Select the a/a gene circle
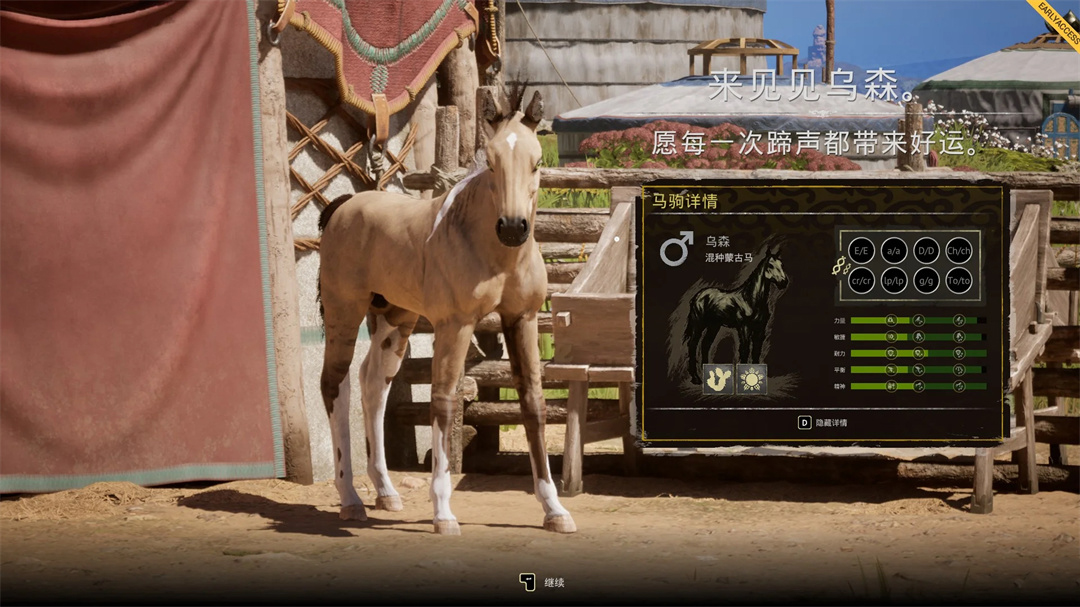1080x607 pixels. (x=894, y=249)
